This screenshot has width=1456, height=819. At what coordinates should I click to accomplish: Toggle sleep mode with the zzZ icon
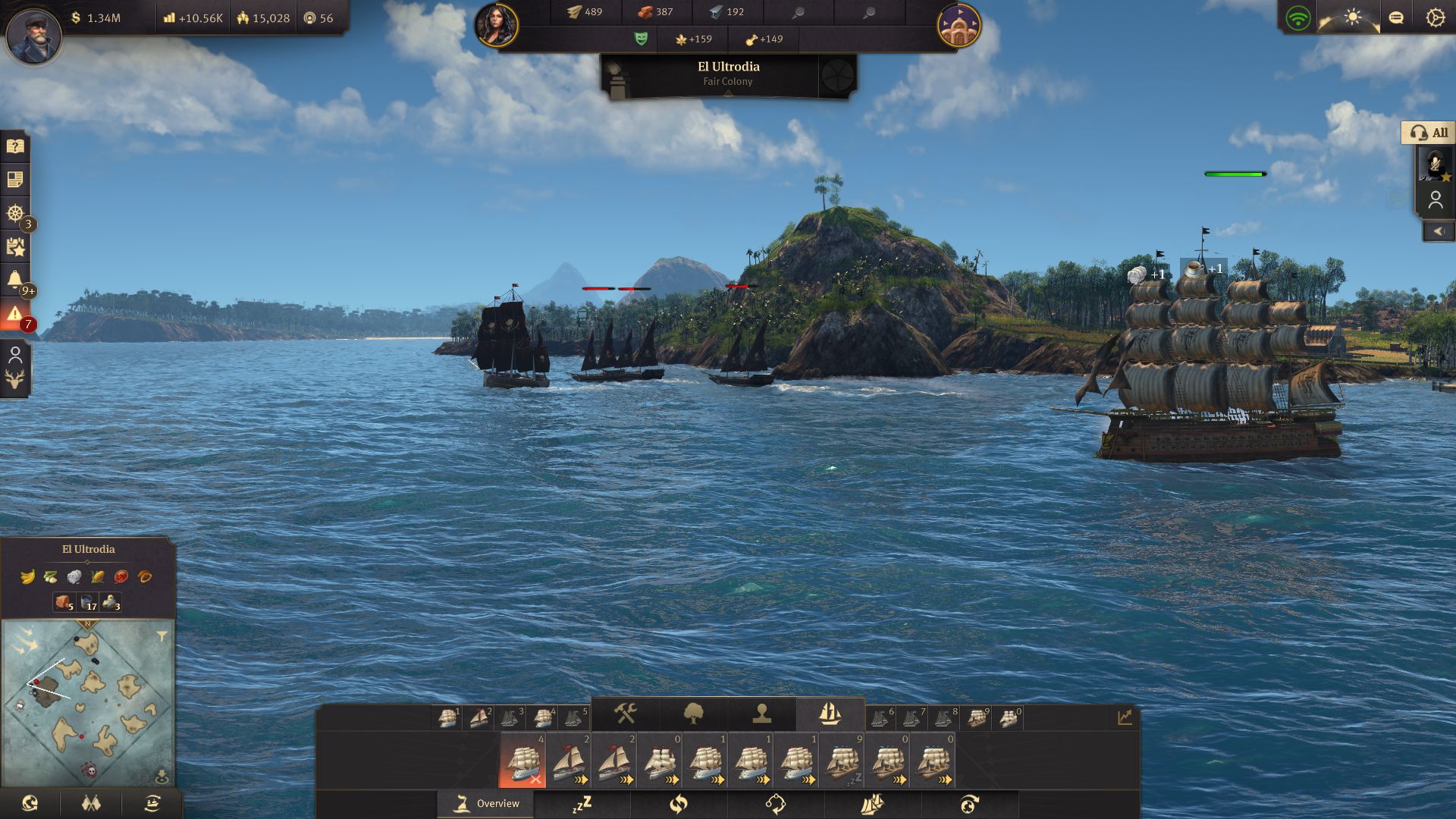(x=584, y=803)
